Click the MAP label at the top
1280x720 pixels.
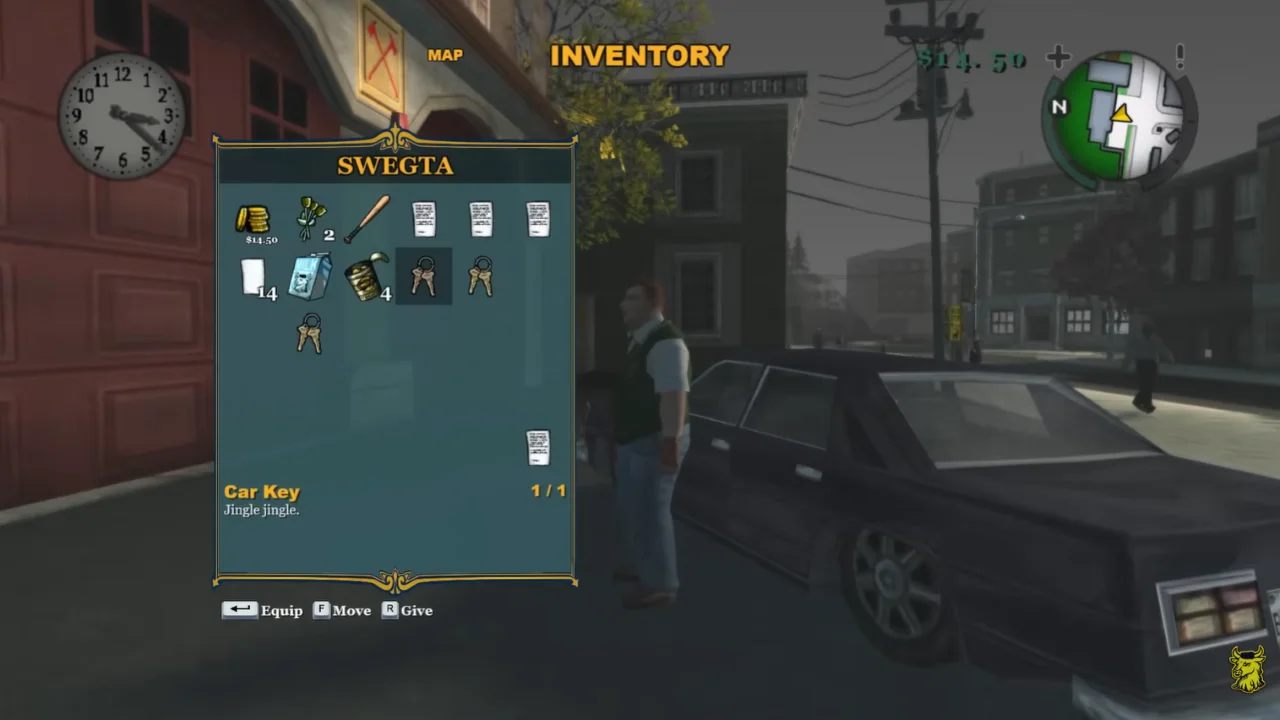(445, 55)
